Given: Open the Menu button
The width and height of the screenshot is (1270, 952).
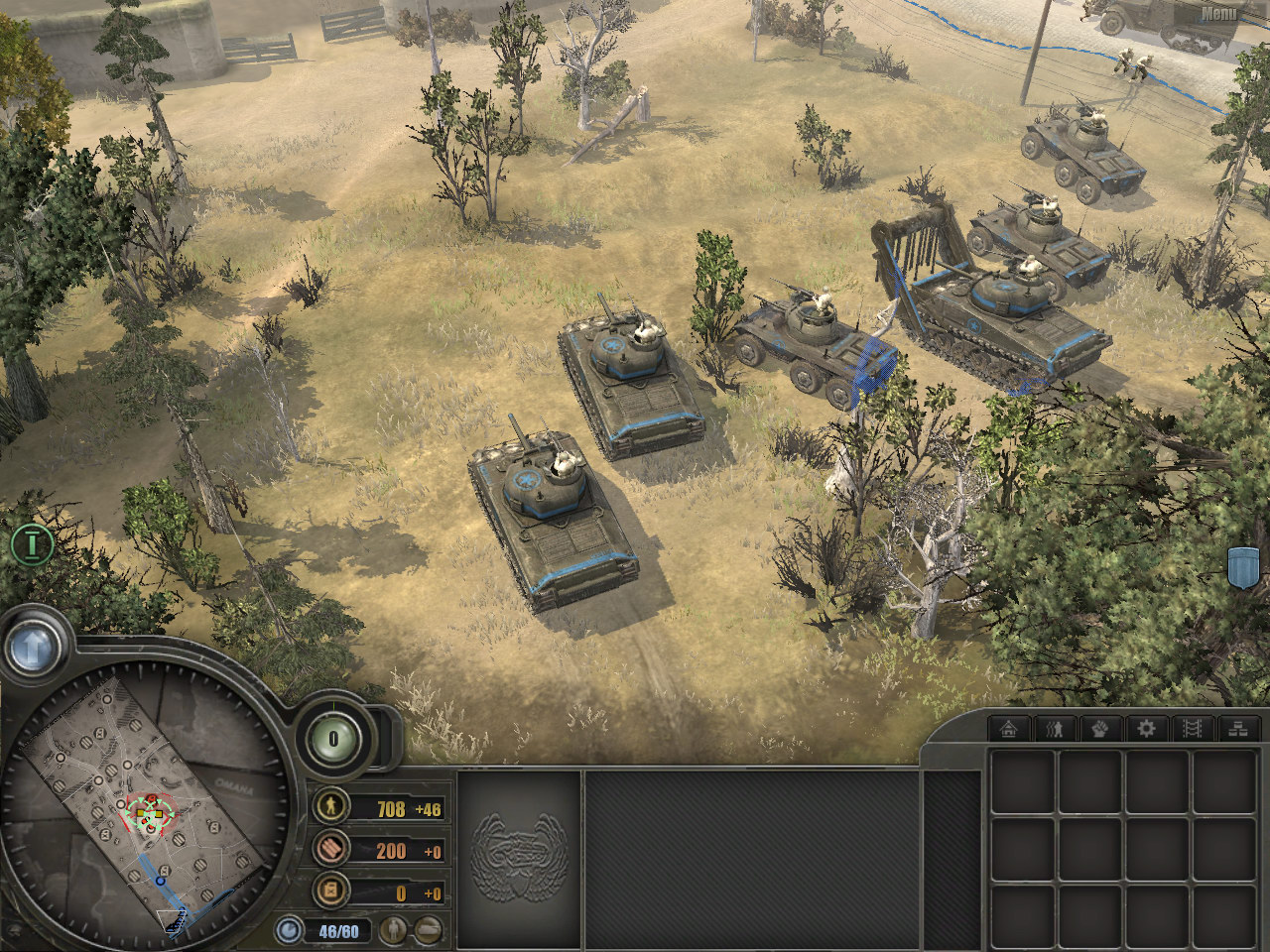Looking at the screenshot, I should click(1218, 14).
